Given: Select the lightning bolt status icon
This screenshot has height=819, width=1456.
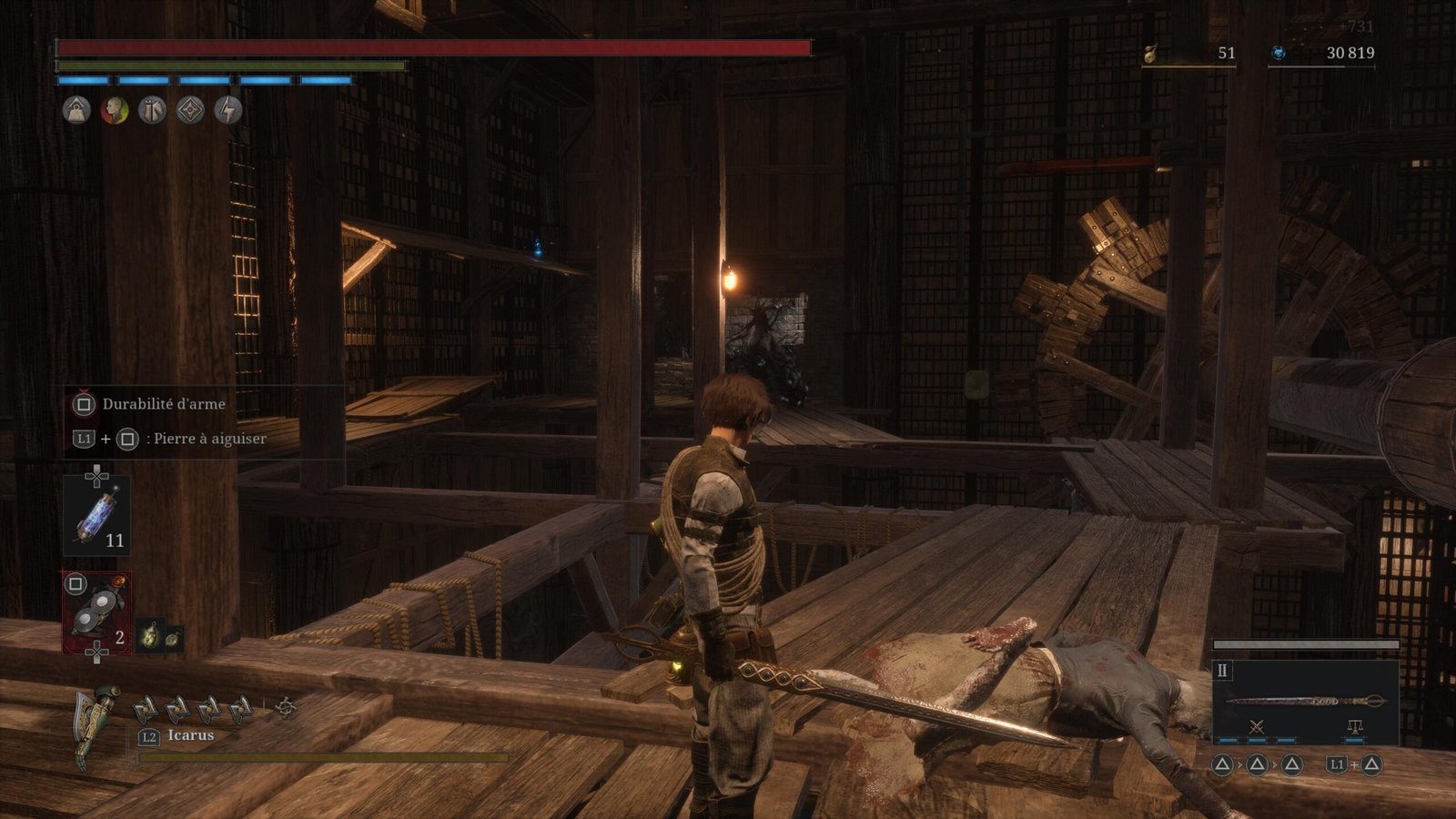Looking at the screenshot, I should (227, 111).
